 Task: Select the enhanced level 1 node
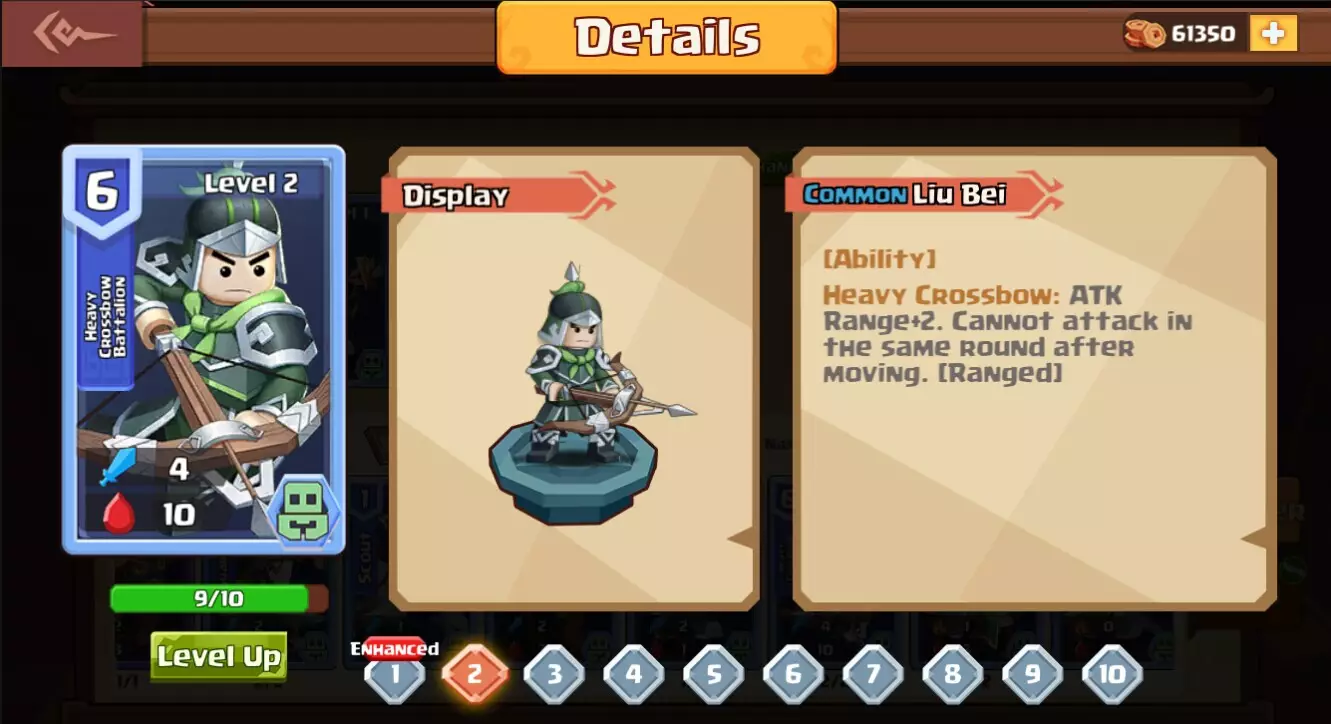(x=395, y=675)
